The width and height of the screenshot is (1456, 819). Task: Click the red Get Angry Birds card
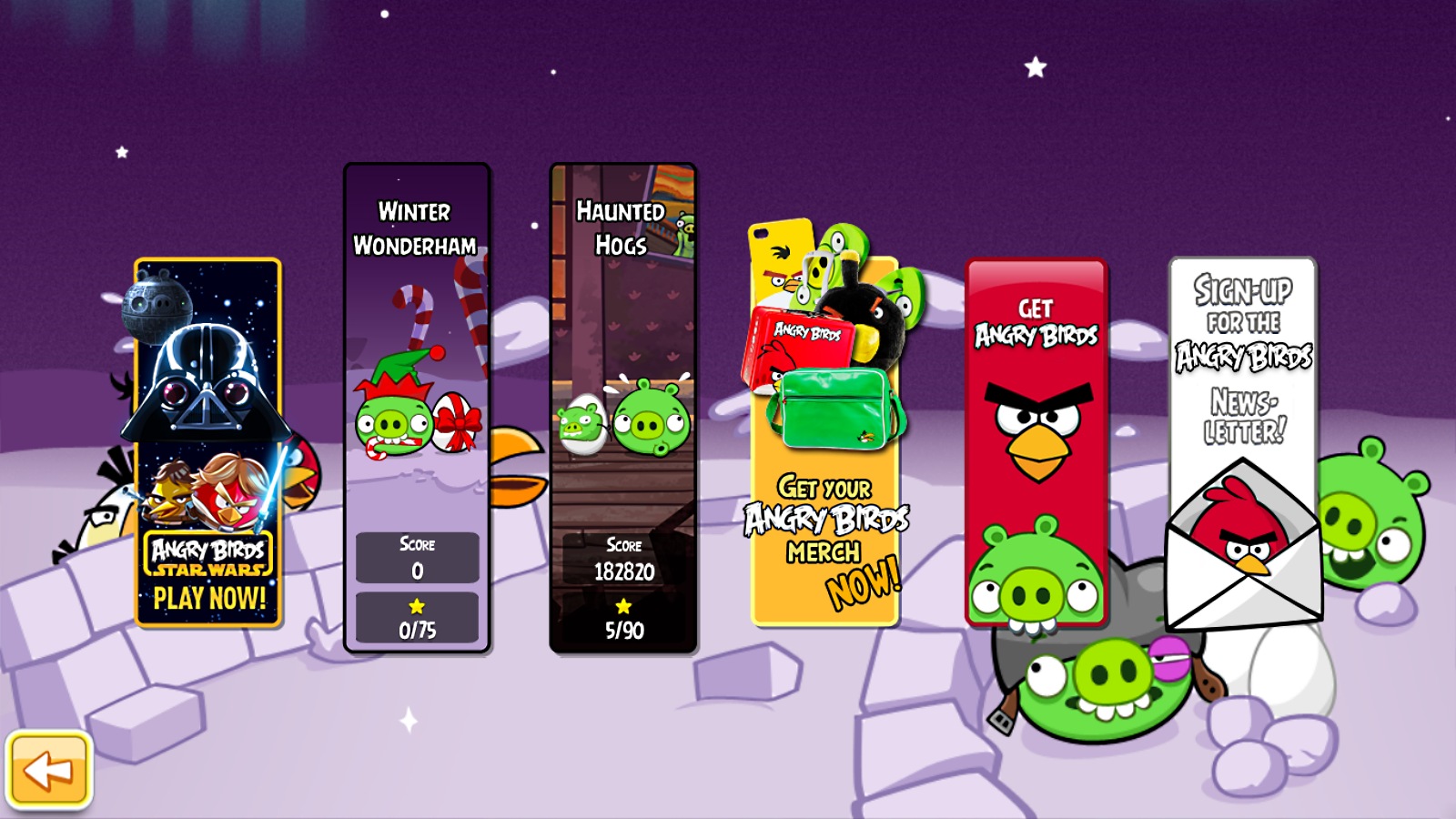click(x=1036, y=443)
